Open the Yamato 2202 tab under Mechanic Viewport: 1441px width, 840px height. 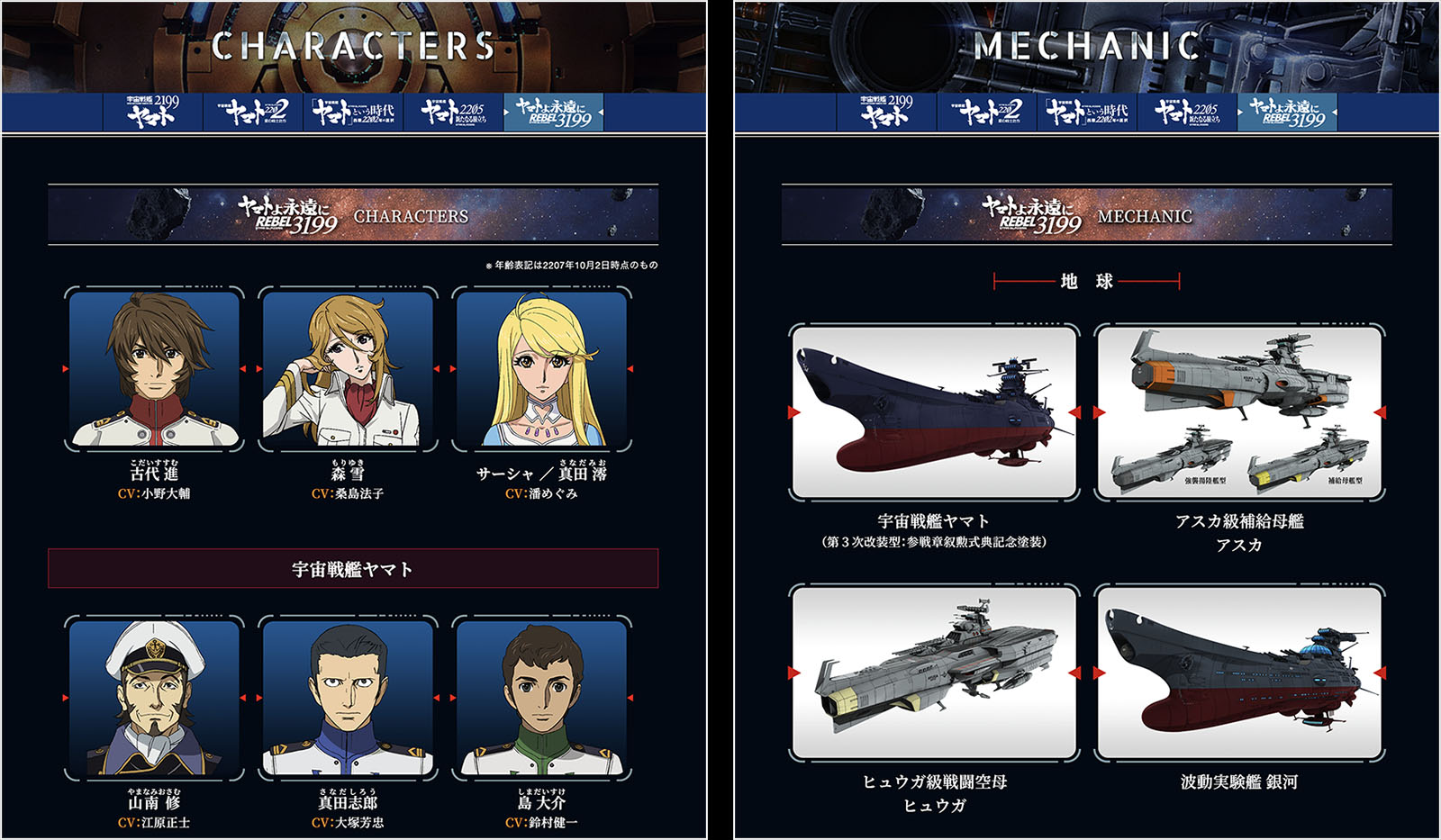pos(988,113)
